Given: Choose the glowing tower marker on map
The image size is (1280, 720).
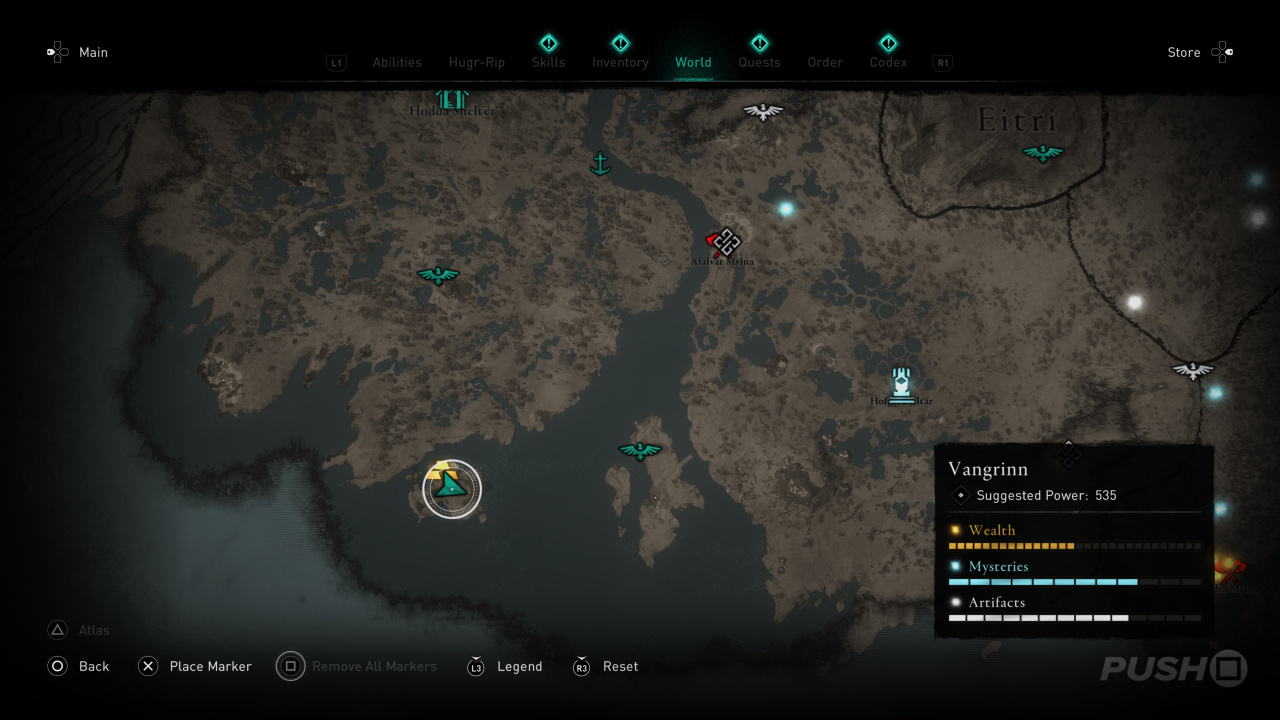Looking at the screenshot, I should [901, 383].
